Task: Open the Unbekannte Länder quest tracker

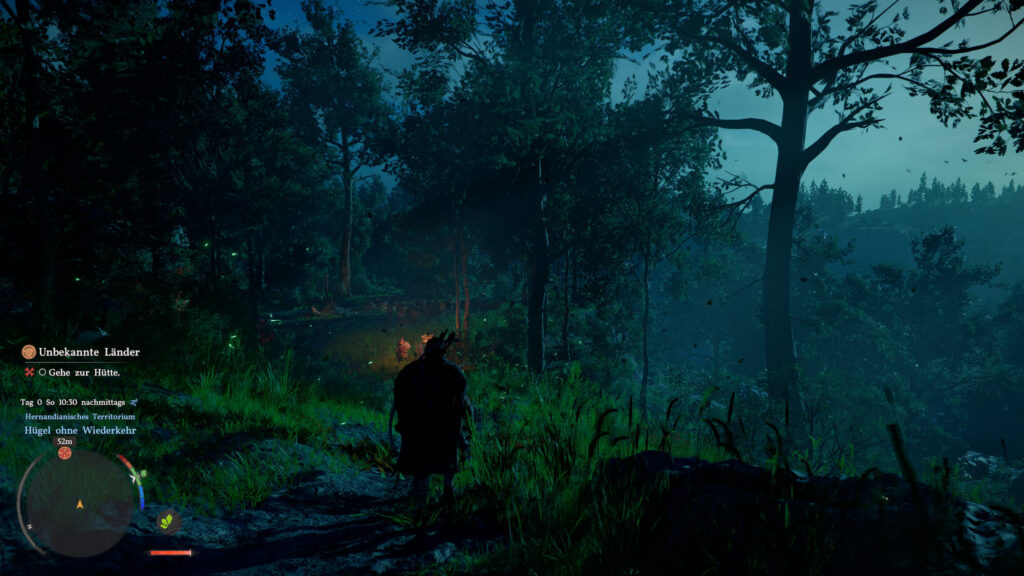Action: click(x=88, y=352)
